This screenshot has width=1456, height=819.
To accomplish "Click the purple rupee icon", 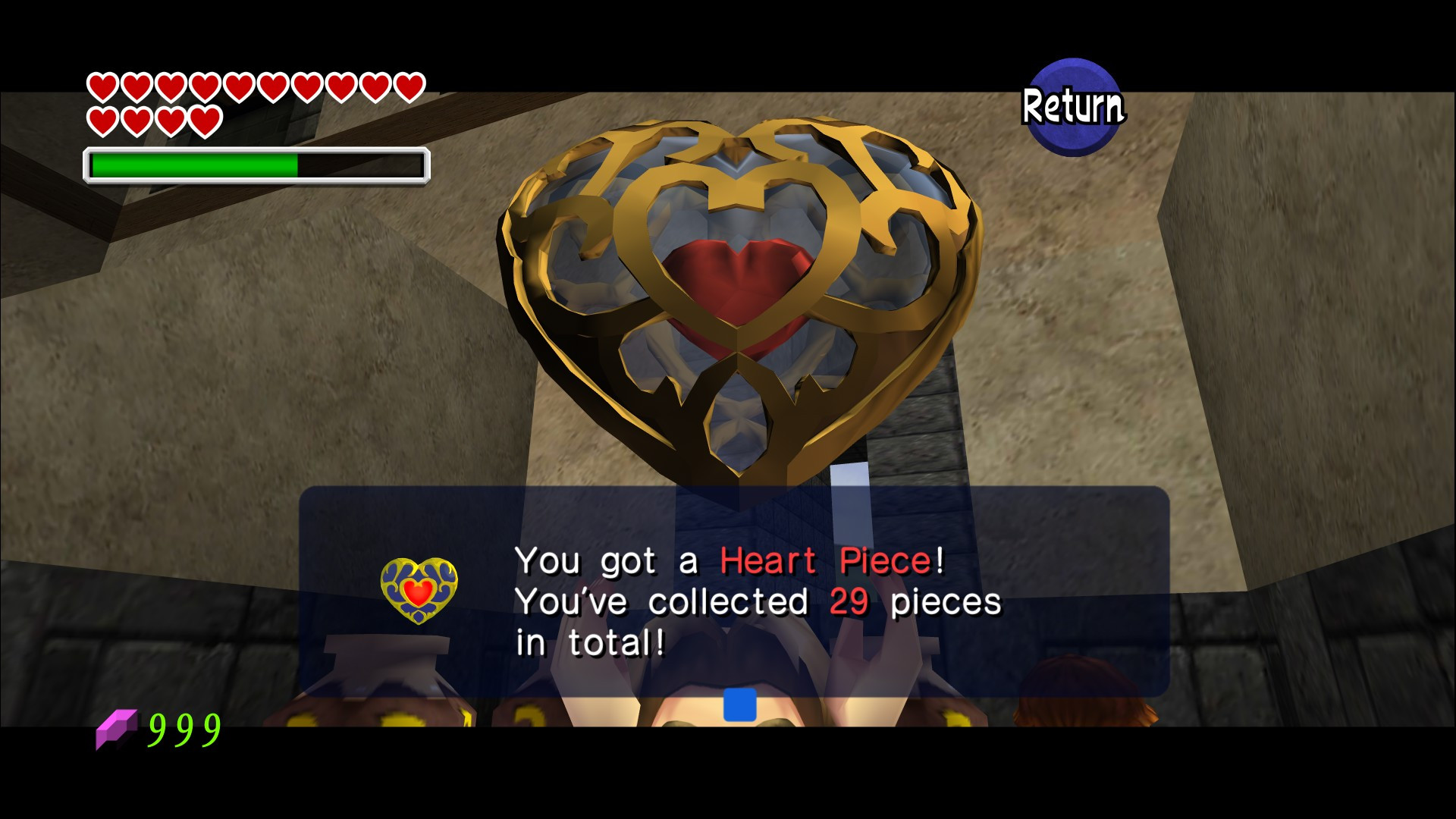I will [x=116, y=727].
